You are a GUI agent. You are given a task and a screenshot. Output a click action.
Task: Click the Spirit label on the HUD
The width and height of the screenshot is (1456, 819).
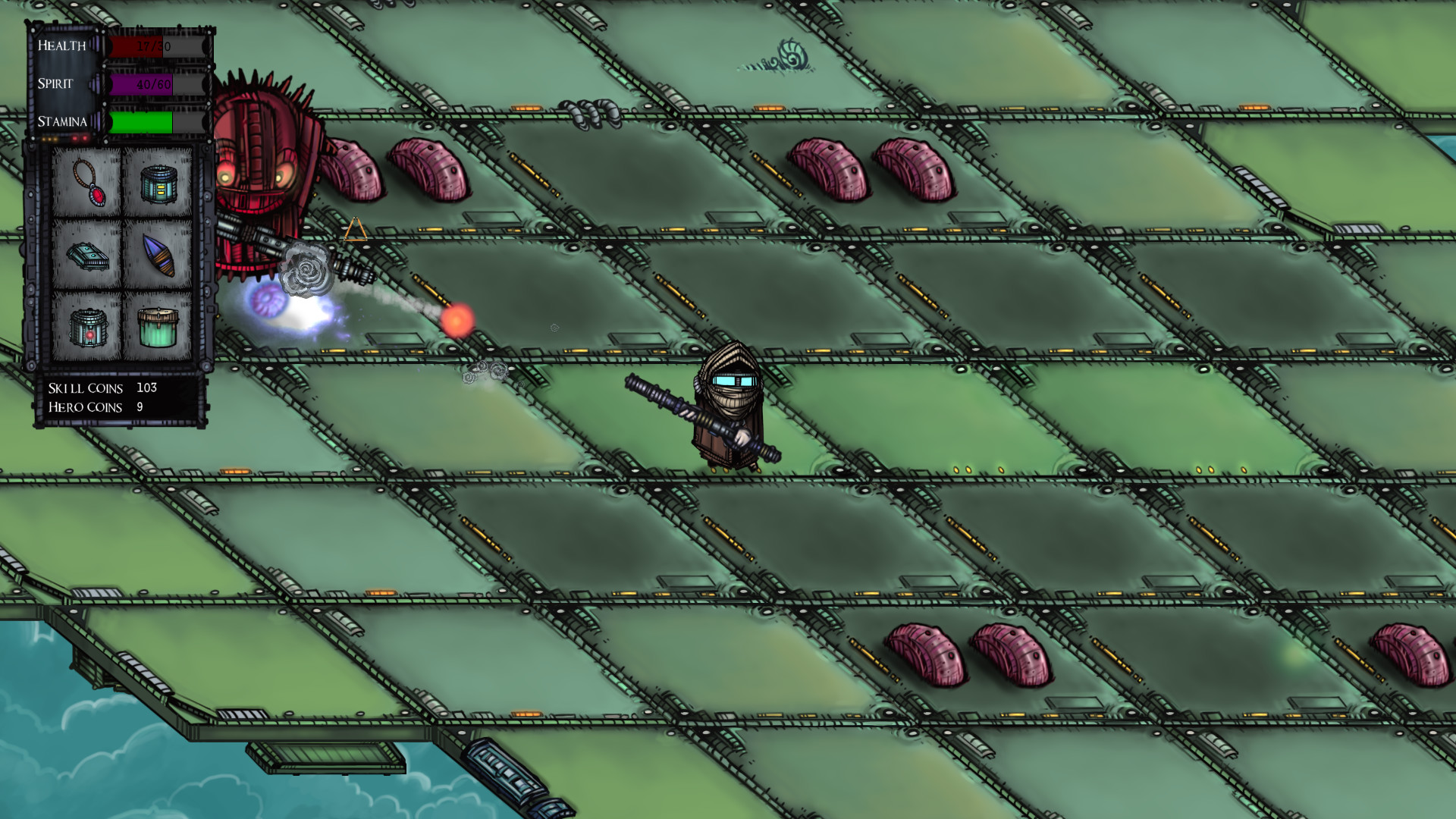55,85
